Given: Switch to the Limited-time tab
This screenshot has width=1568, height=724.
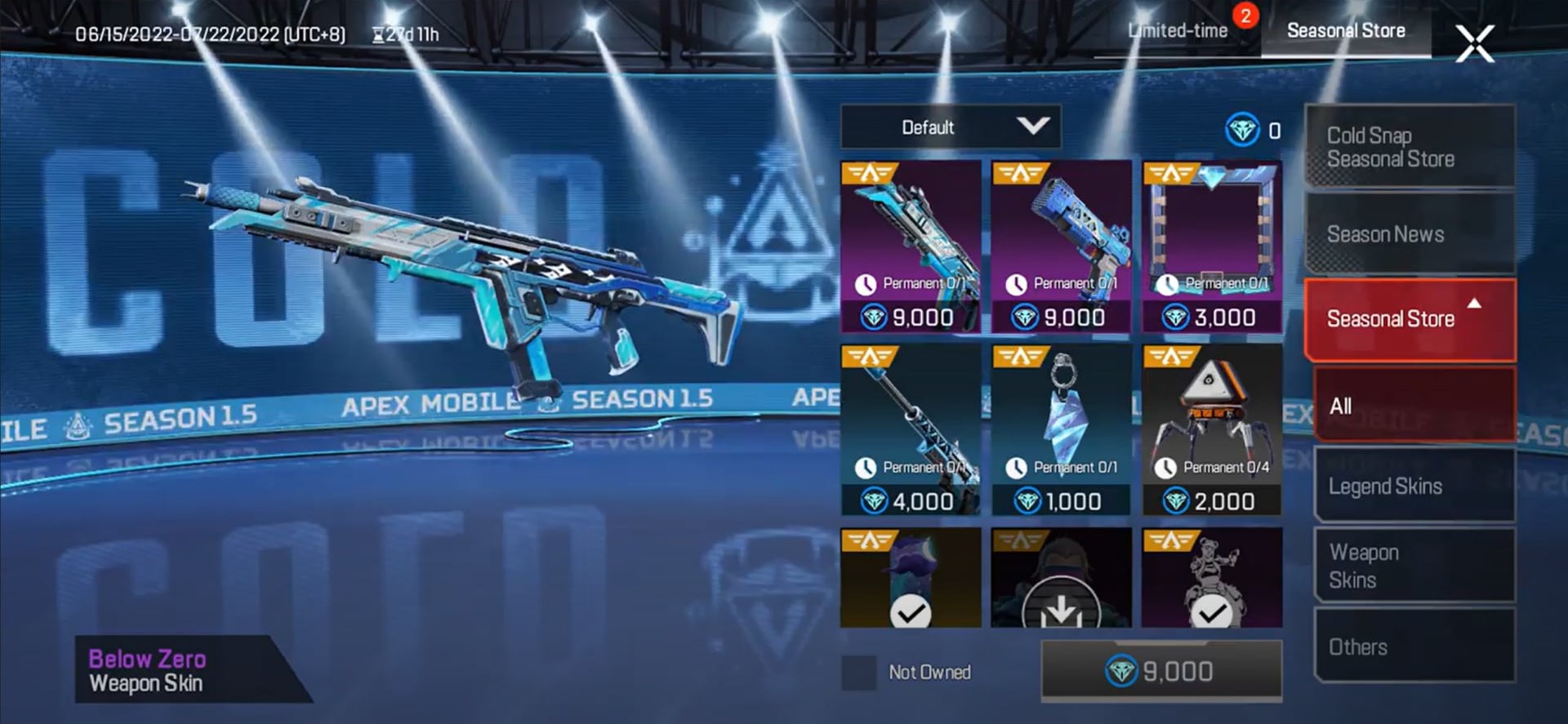Looking at the screenshot, I should pos(1178,30).
